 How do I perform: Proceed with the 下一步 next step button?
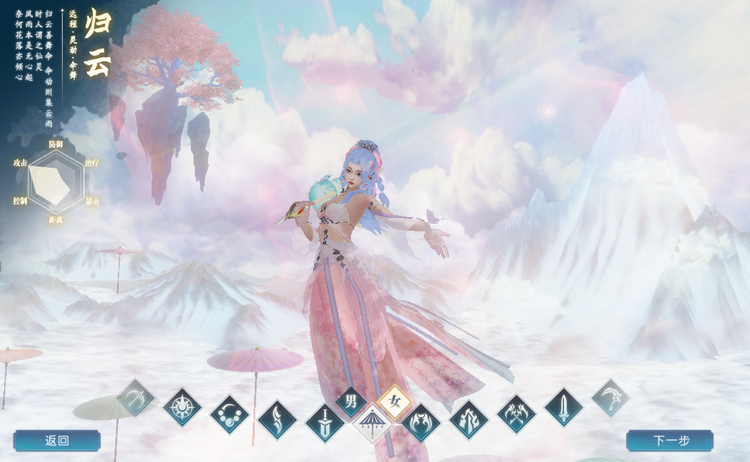coord(670,440)
